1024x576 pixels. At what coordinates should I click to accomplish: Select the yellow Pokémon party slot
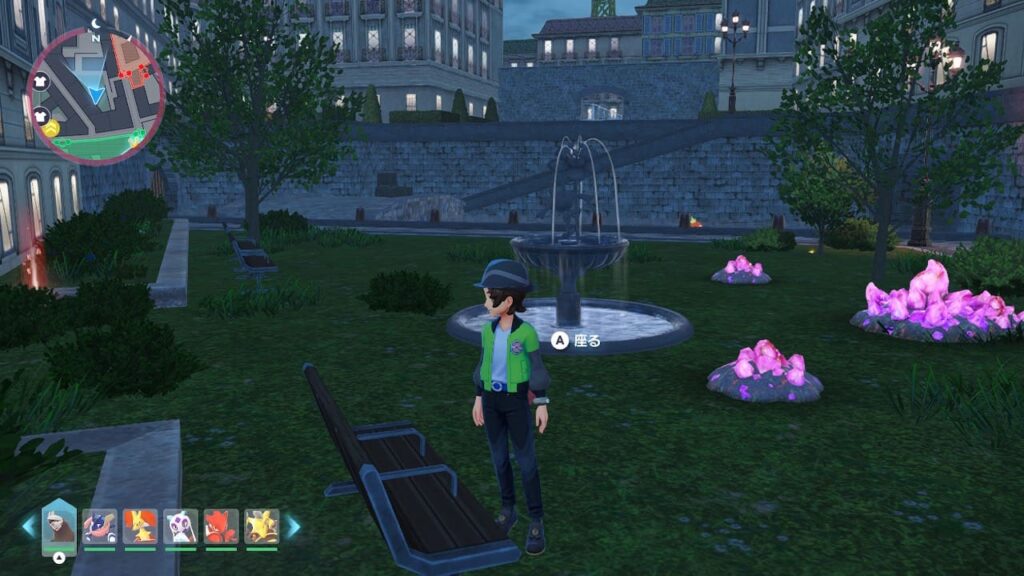(262, 526)
